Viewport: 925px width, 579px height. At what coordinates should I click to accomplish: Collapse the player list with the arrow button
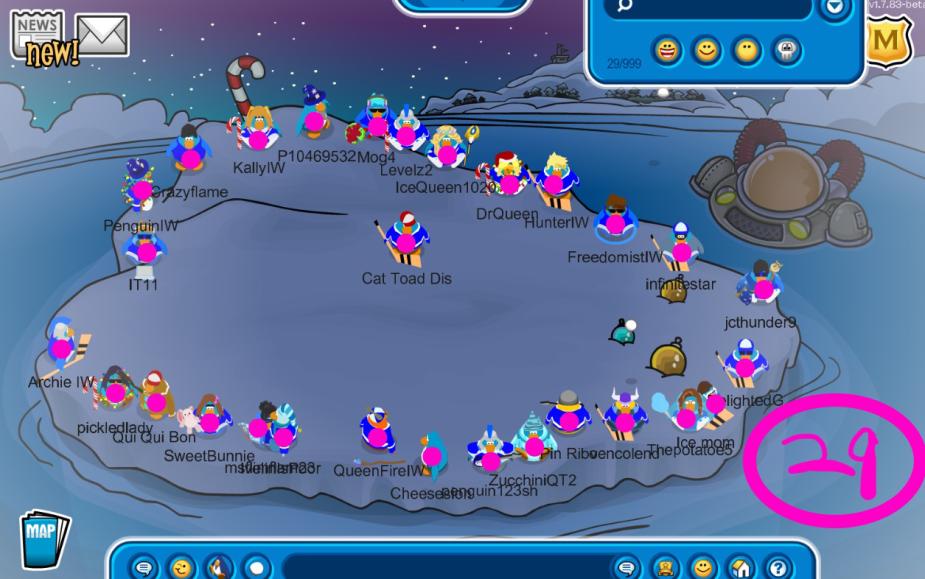tap(833, 8)
